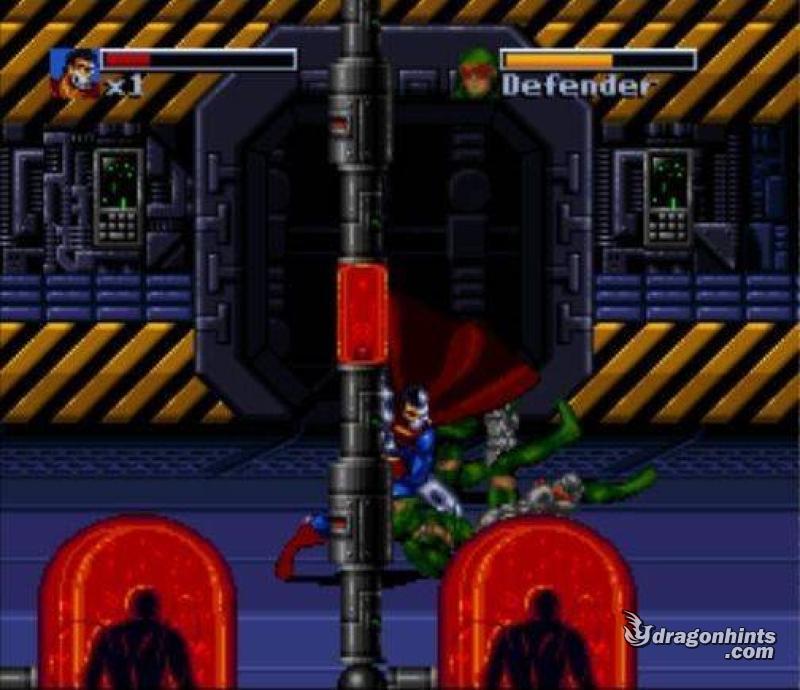800x690 pixels.
Task: Select the Defender enemy portrait icon
Action: tap(475, 74)
